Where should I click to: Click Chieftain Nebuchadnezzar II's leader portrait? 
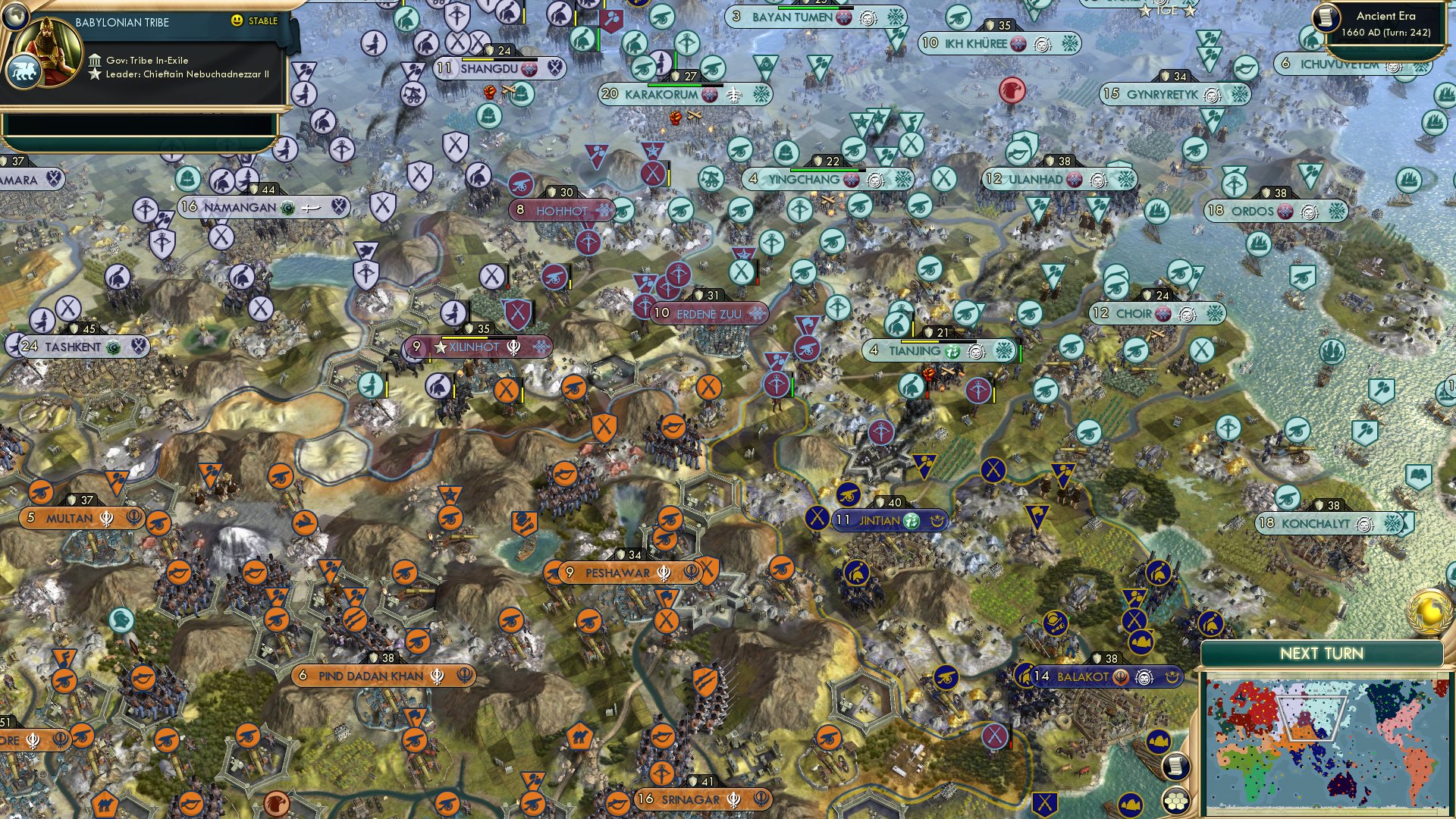click(x=48, y=53)
